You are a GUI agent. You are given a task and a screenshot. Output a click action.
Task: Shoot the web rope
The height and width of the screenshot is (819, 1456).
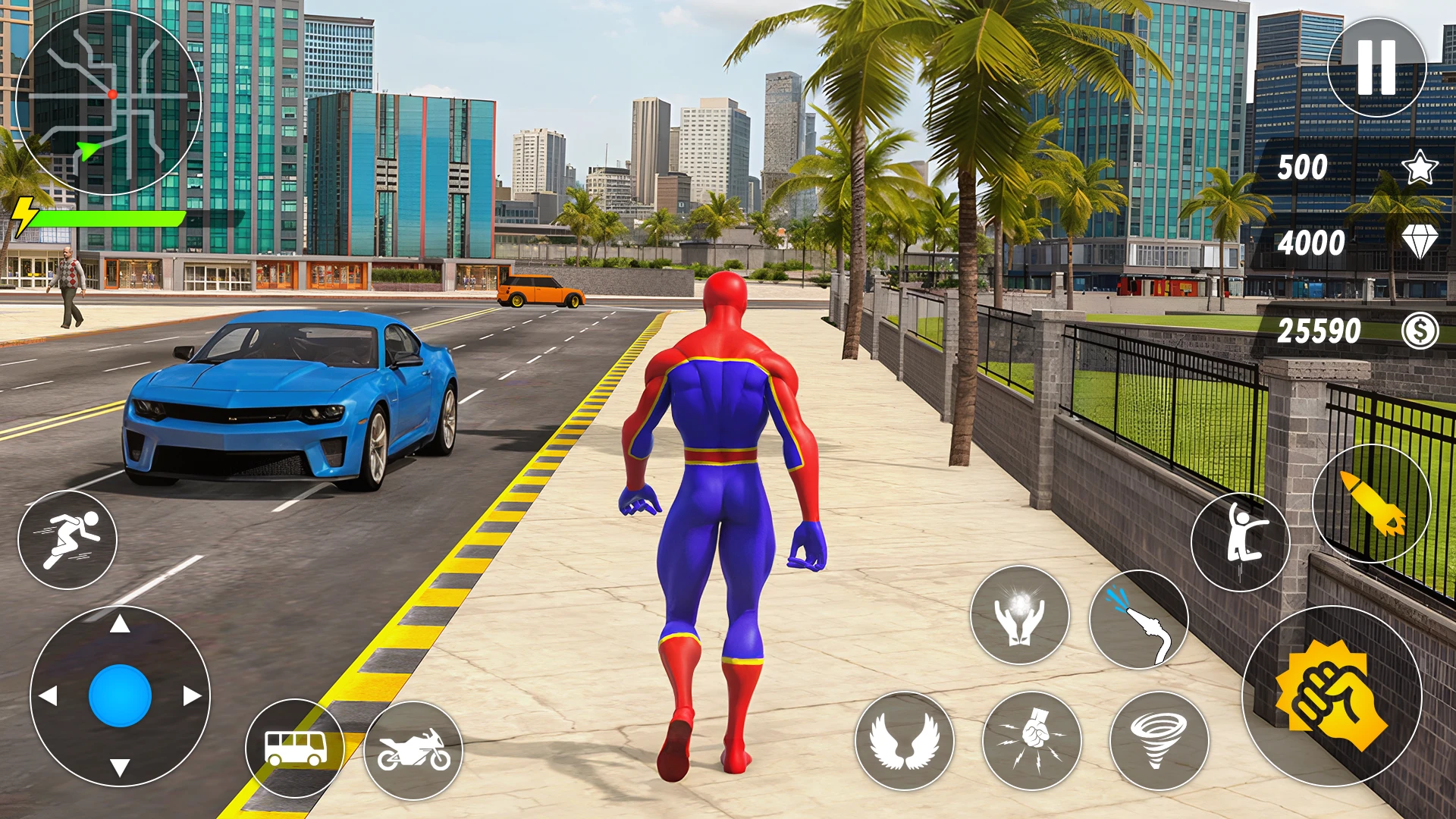coord(1138,620)
